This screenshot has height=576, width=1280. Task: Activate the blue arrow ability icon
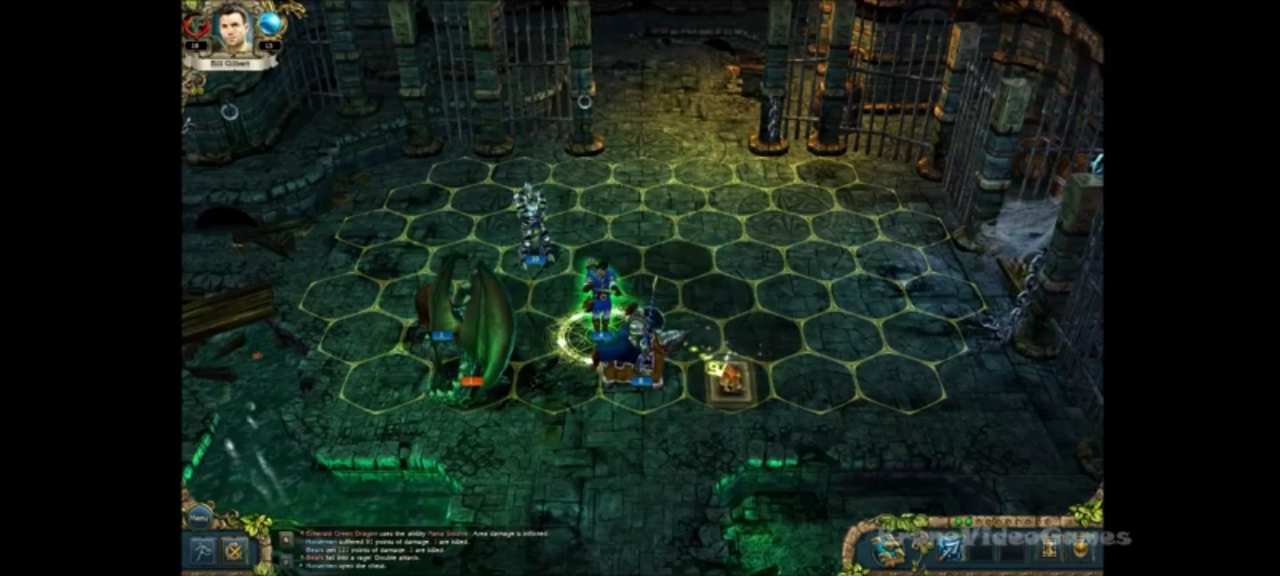[949, 547]
